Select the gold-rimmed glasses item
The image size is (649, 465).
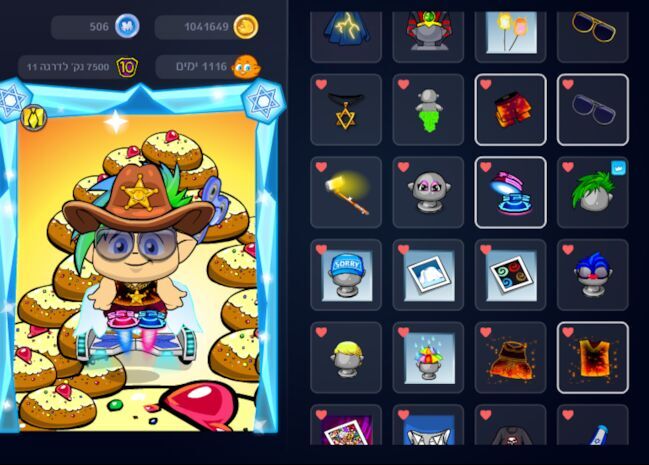coord(592,28)
